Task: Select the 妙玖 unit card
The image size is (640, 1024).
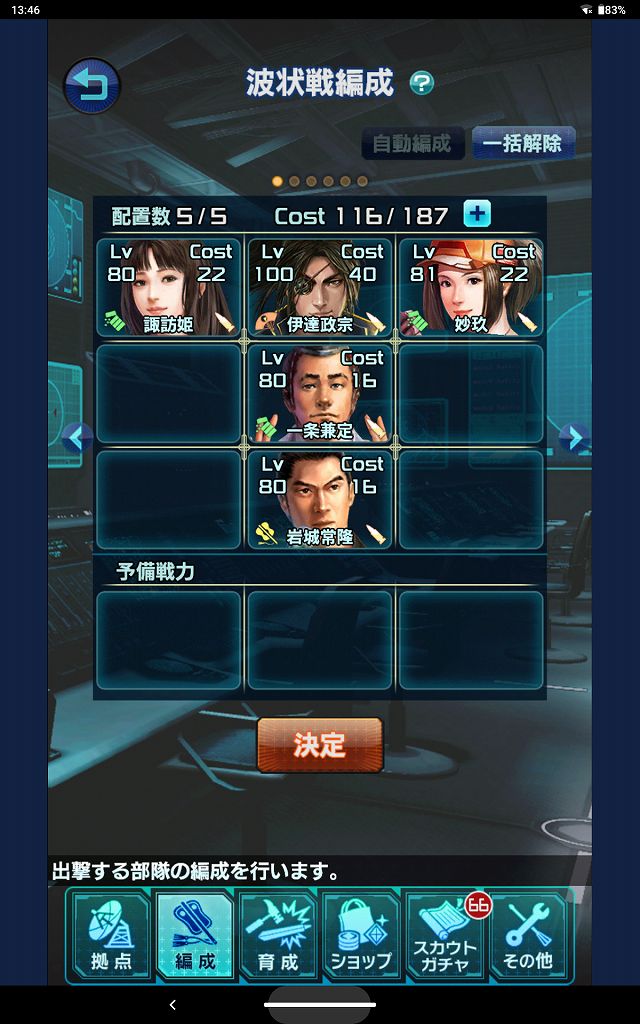Action: (471, 287)
